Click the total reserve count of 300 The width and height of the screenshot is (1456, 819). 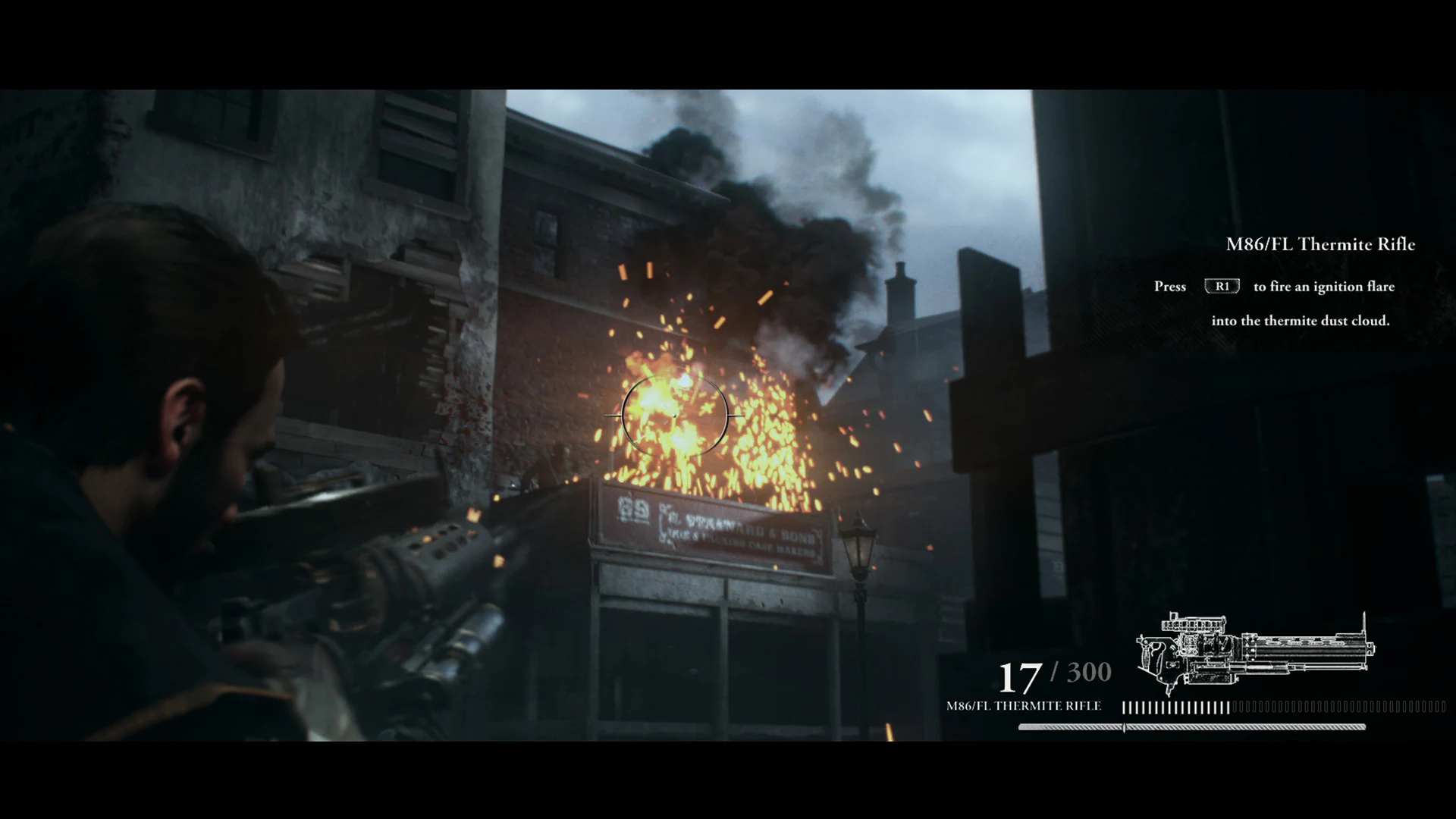tap(1086, 671)
